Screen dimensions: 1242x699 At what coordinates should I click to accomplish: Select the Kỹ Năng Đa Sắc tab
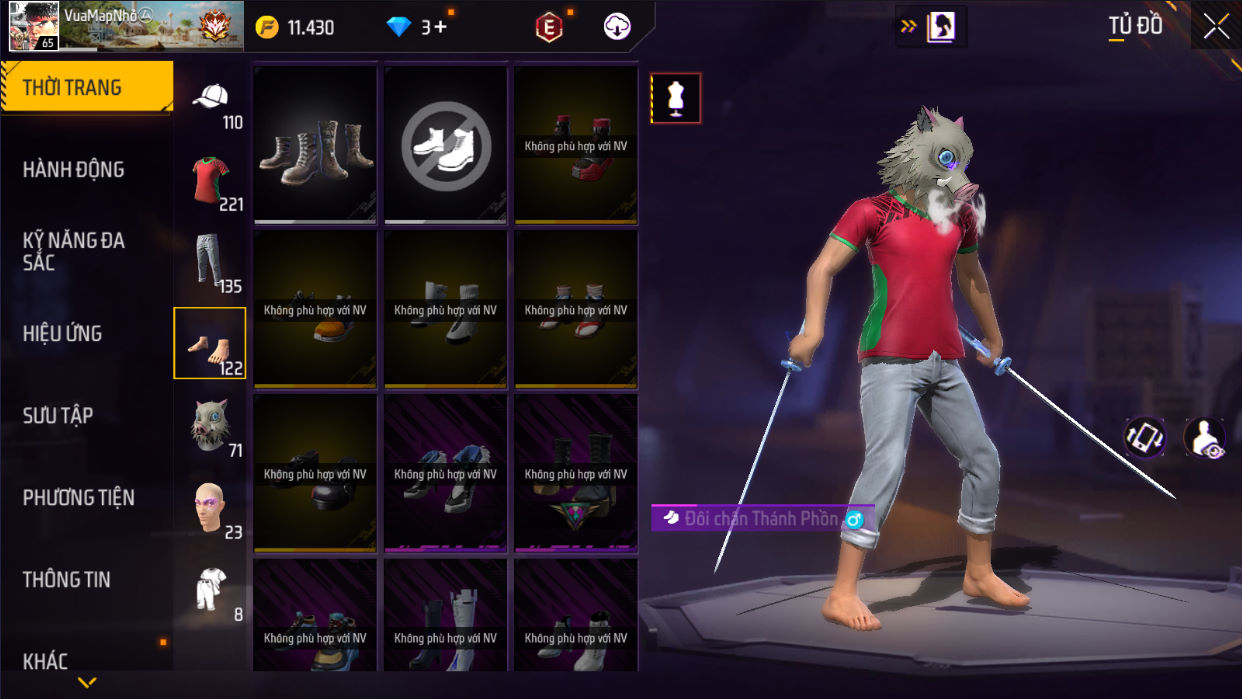tap(74, 251)
